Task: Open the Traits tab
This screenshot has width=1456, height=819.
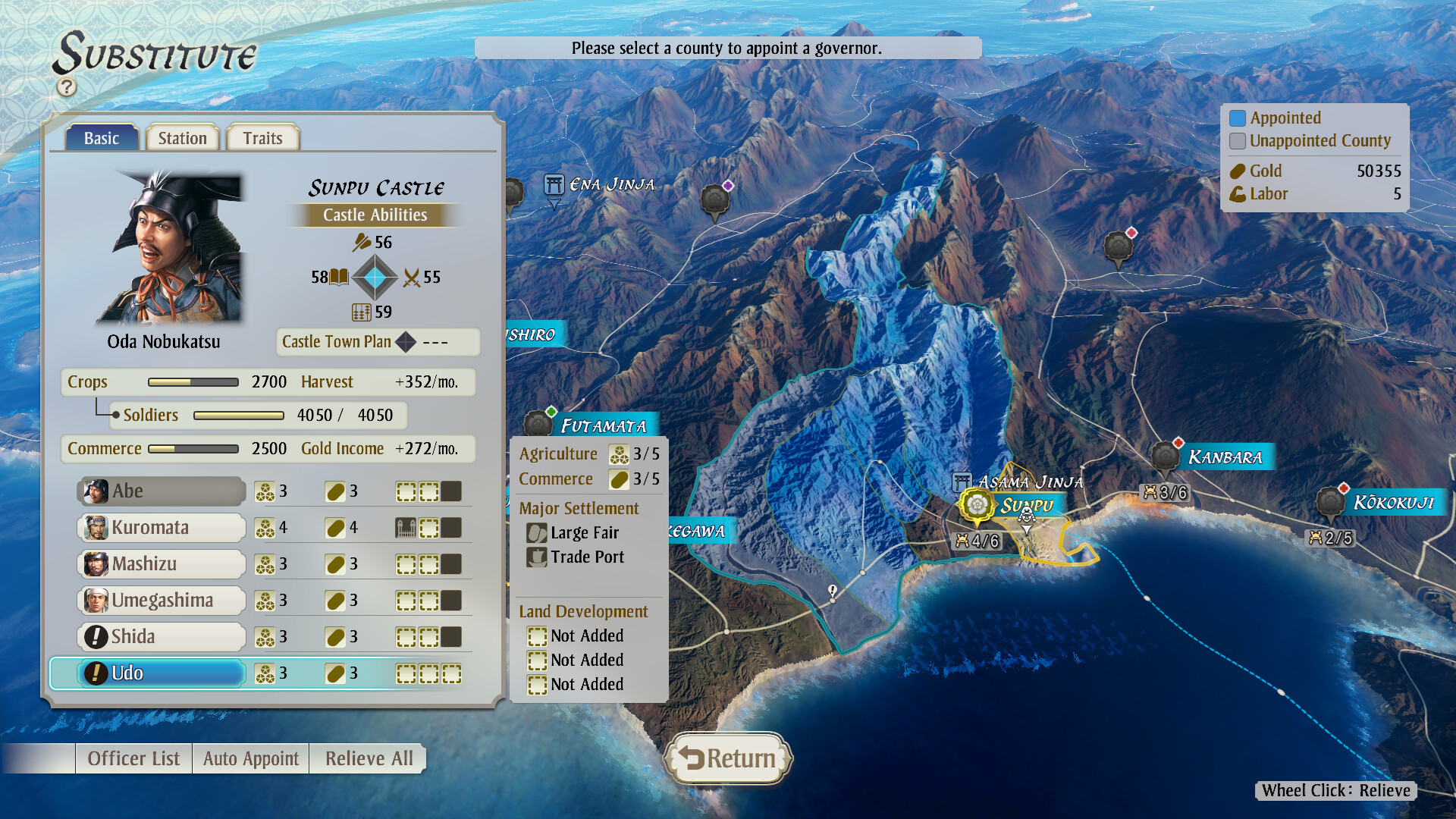Action: [x=262, y=137]
